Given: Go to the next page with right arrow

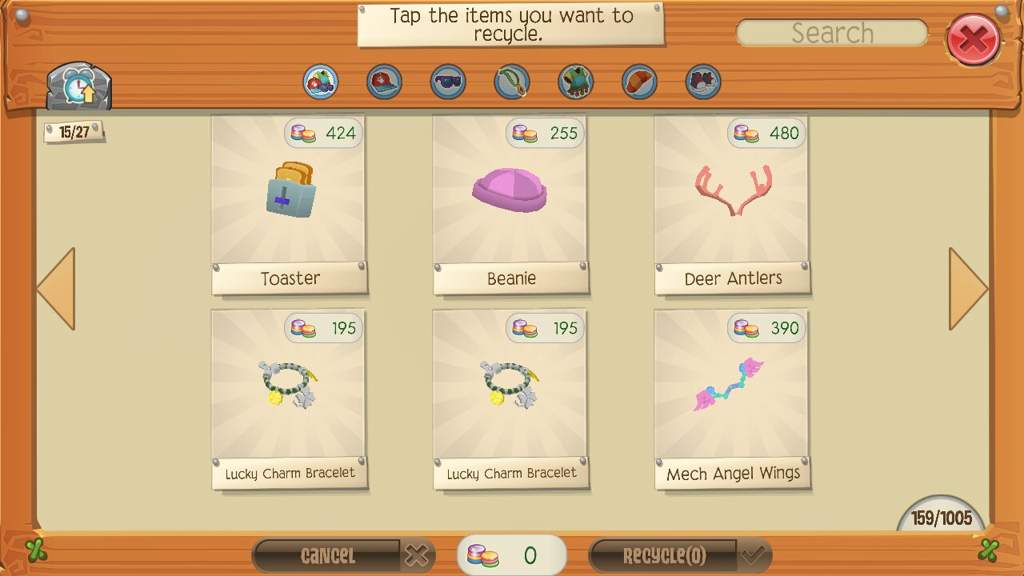Looking at the screenshot, I should click(x=967, y=289).
